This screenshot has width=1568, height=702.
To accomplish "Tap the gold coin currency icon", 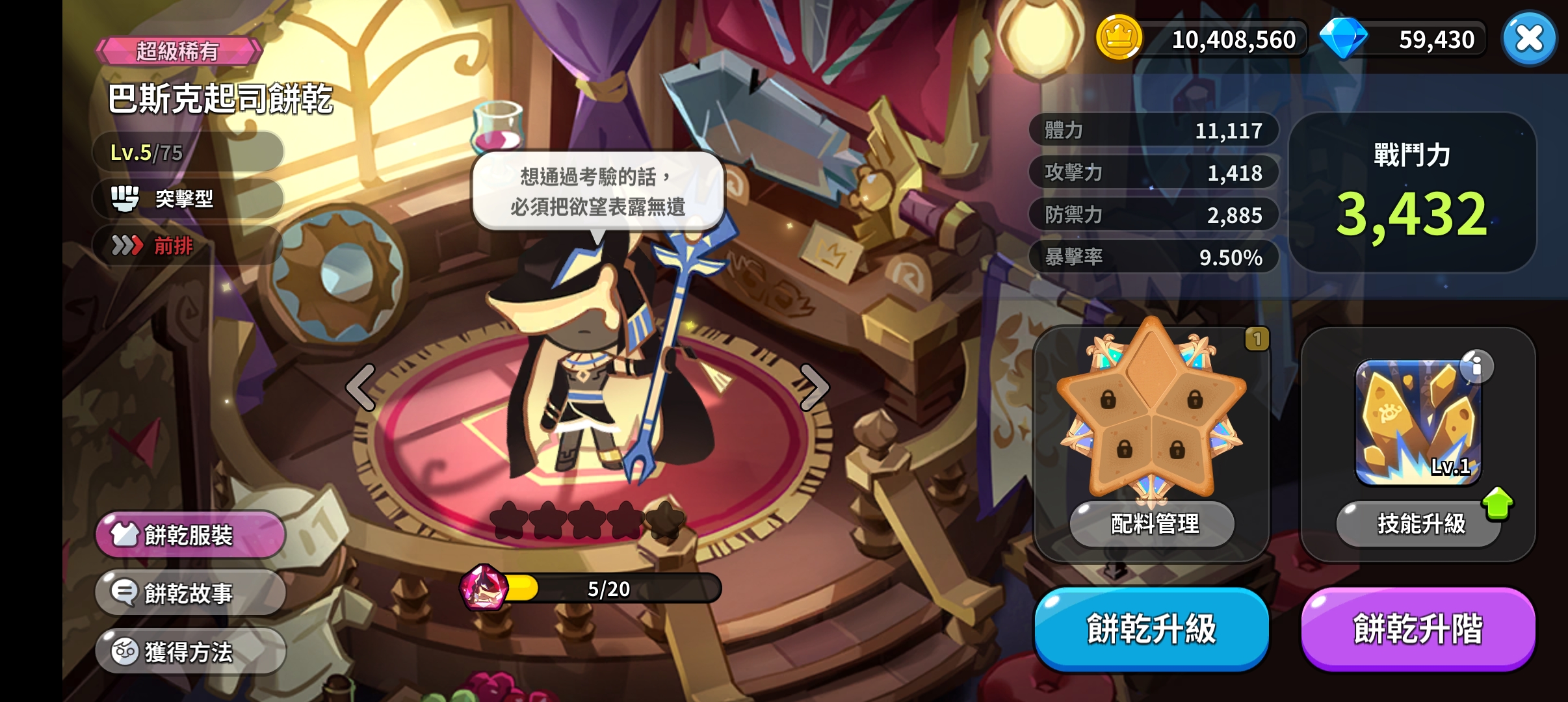I will [1119, 38].
